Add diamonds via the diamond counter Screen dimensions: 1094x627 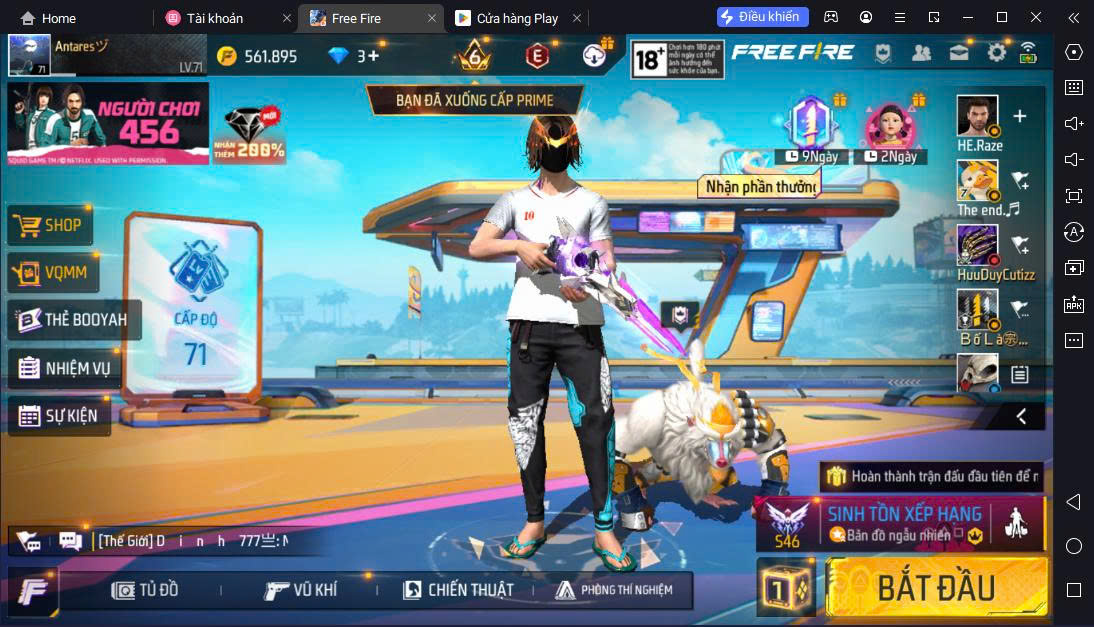355,56
